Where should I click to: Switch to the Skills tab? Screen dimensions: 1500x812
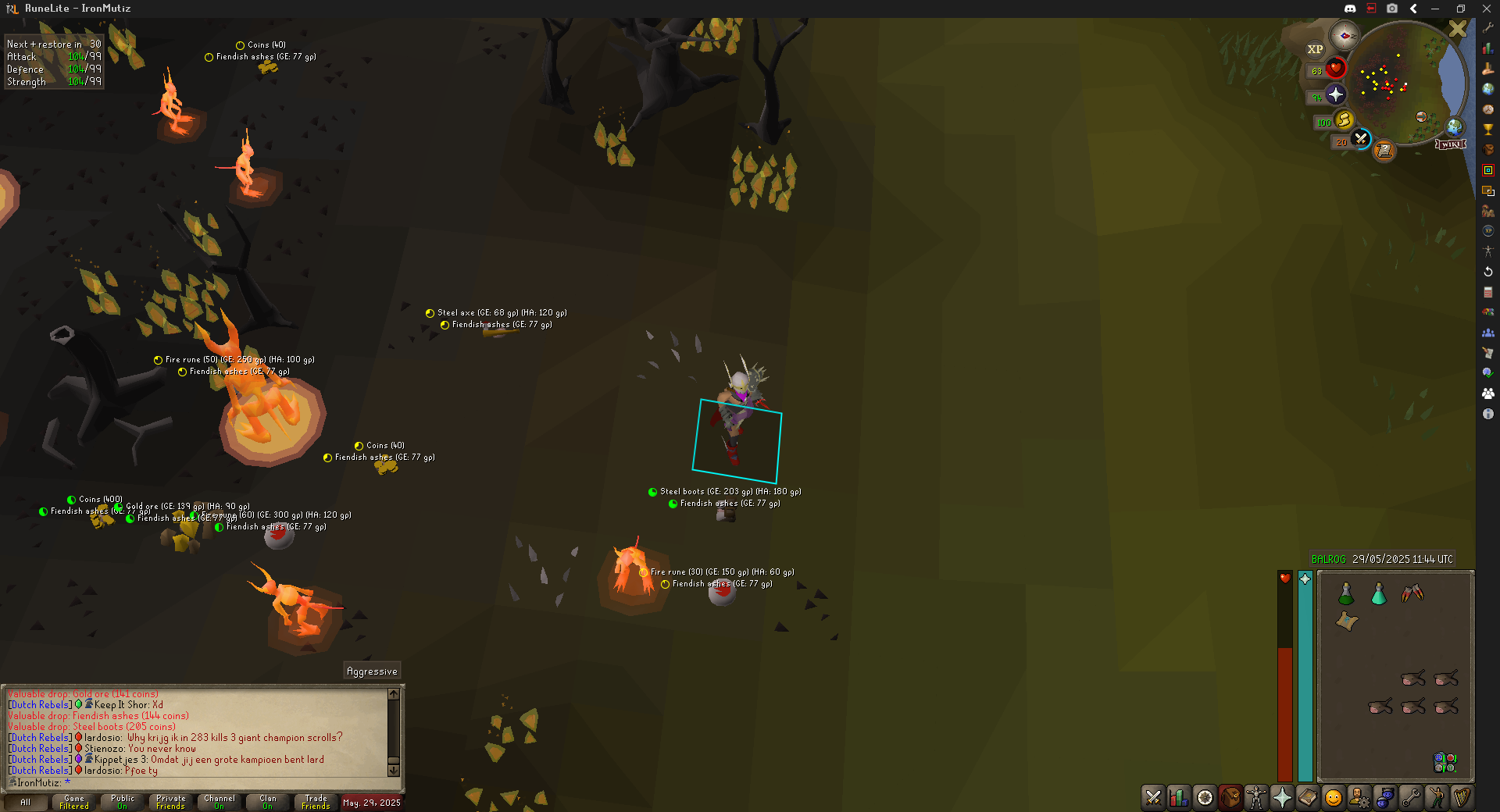coord(1179,797)
